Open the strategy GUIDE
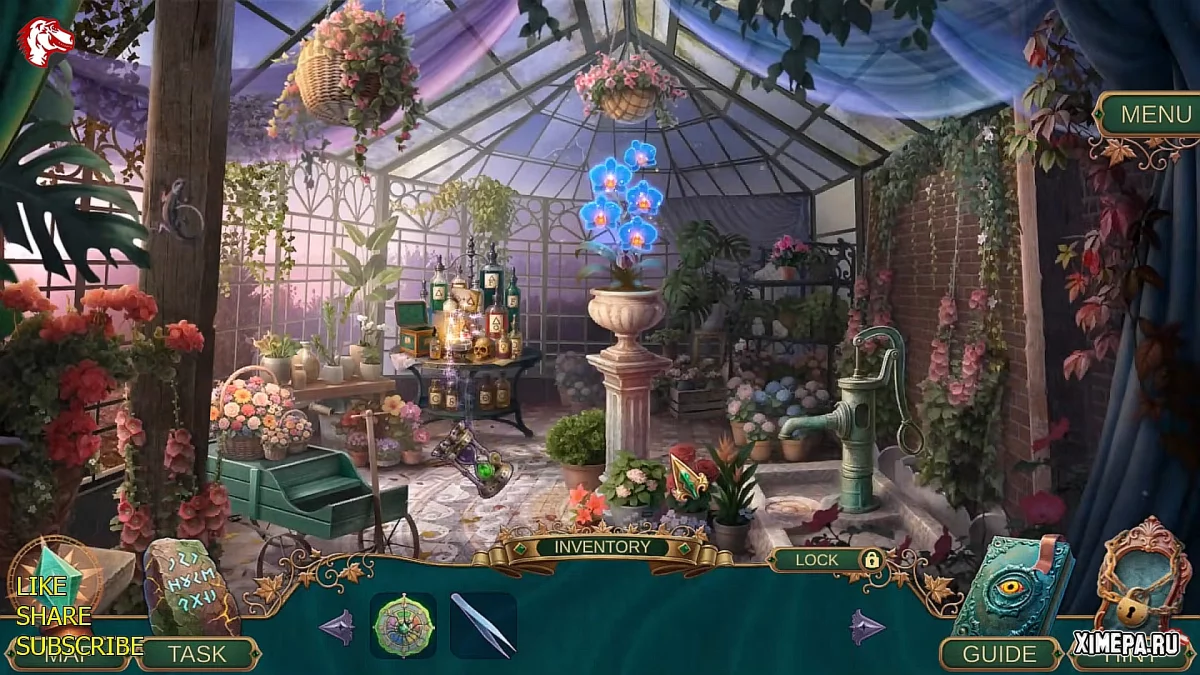This screenshot has width=1200, height=675. tap(999, 654)
